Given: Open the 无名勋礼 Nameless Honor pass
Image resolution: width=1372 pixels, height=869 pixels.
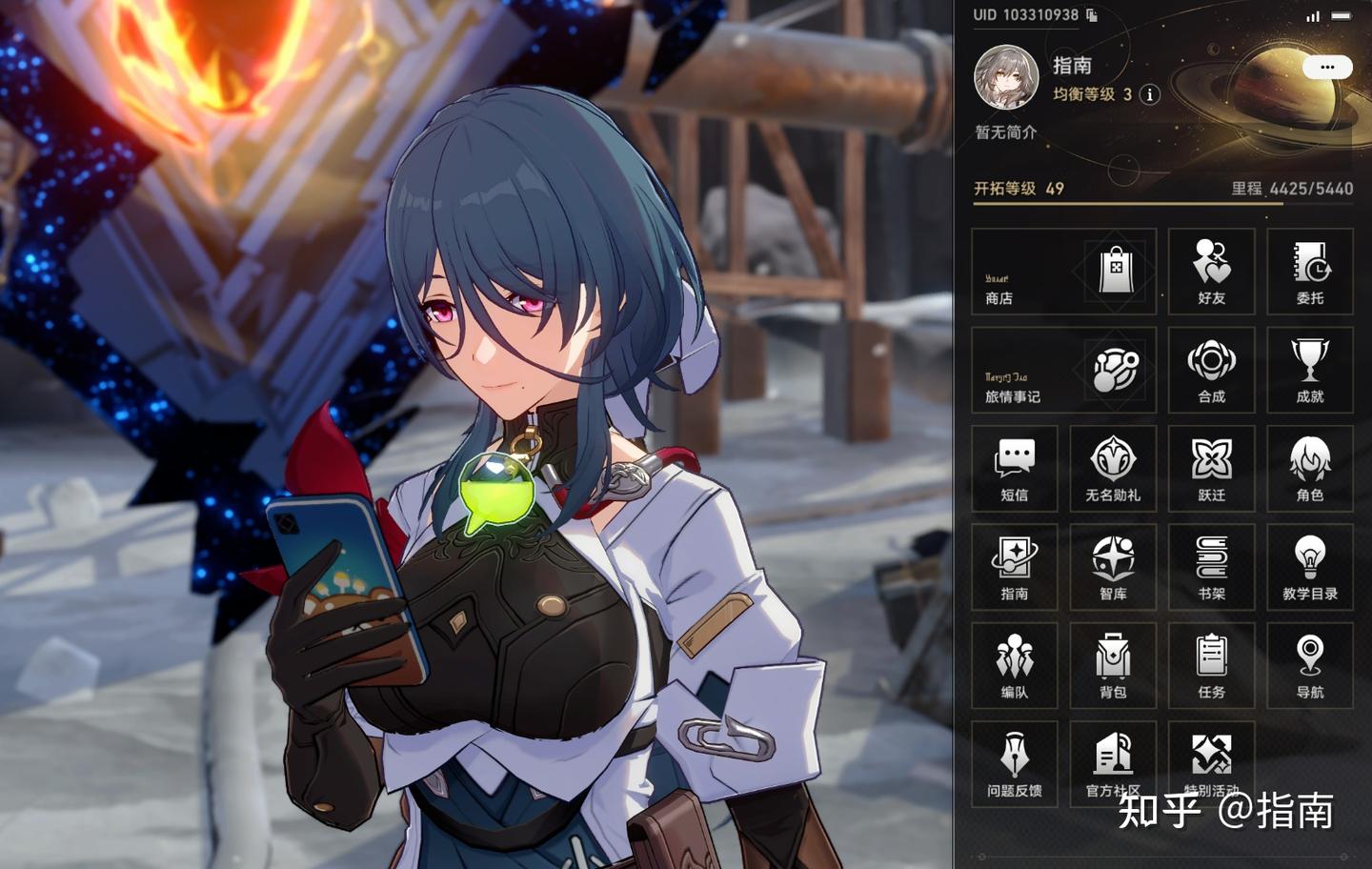Looking at the screenshot, I should coord(1113,468).
